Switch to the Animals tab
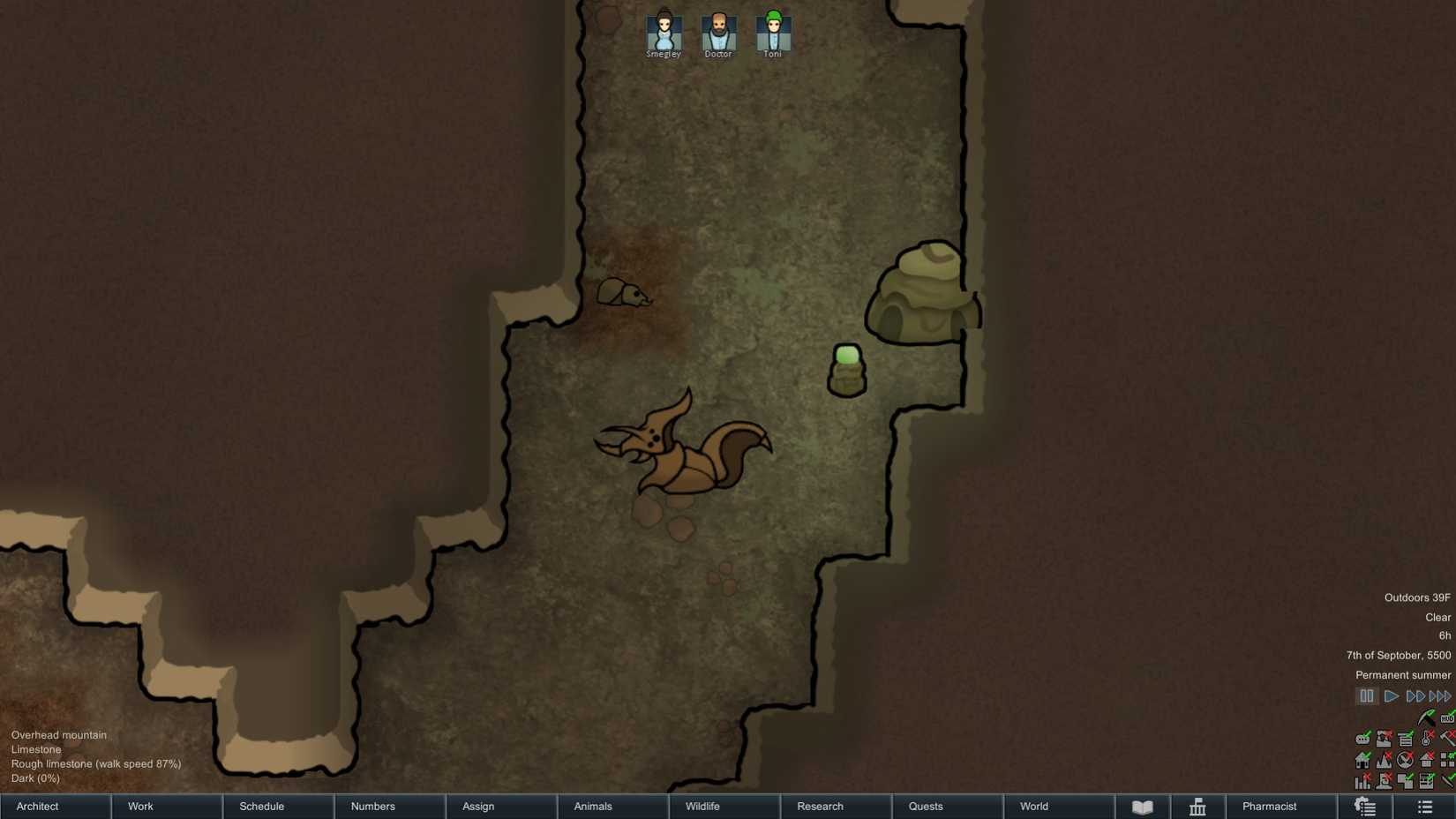This screenshot has width=1456, height=819. click(x=592, y=806)
